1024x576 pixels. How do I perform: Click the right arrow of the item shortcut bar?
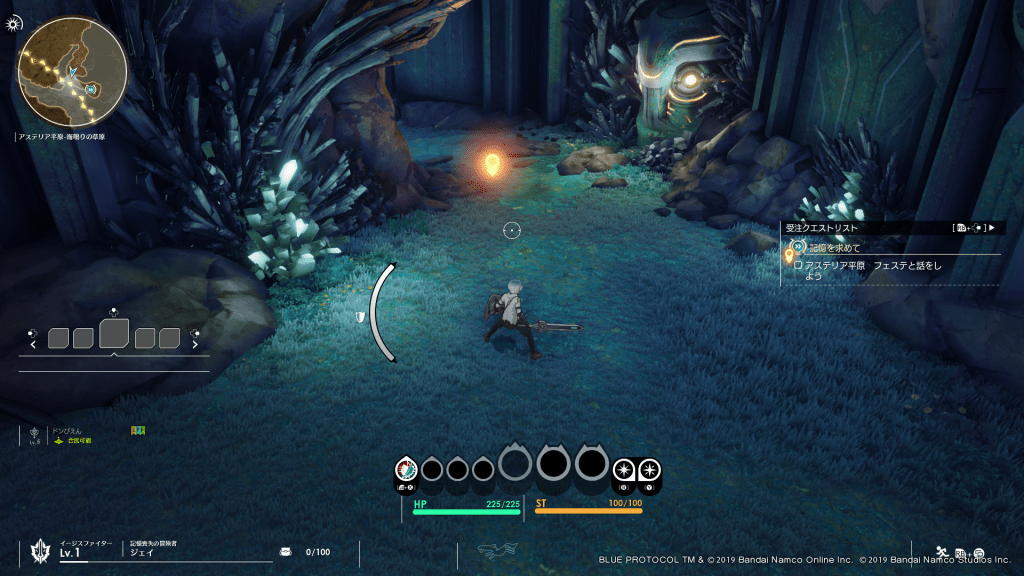point(193,345)
